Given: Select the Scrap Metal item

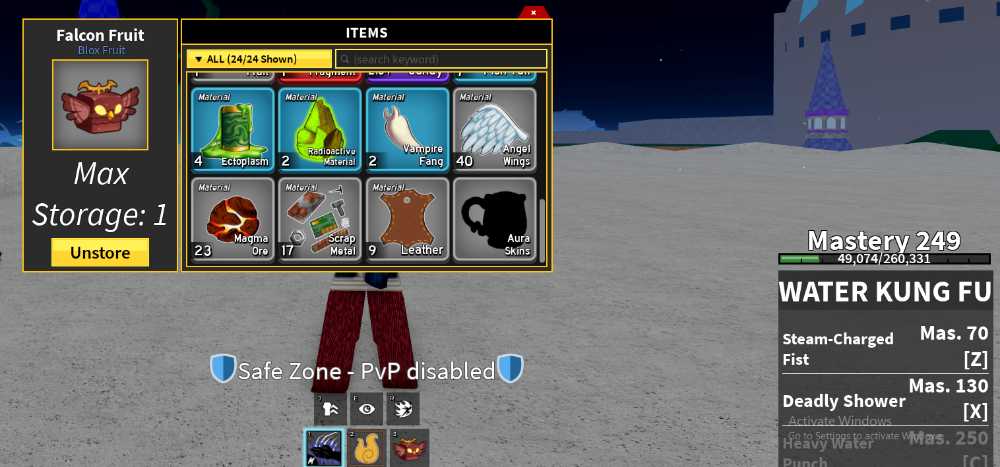Looking at the screenshot, I should 319,219.
